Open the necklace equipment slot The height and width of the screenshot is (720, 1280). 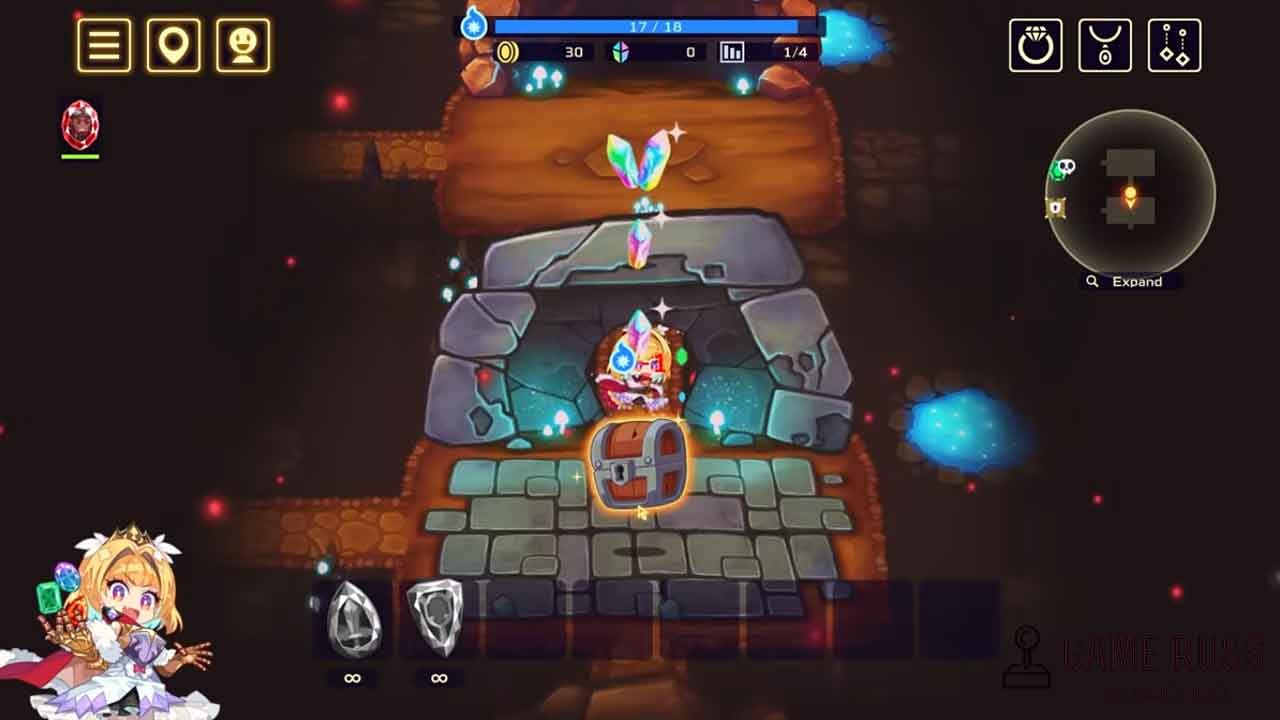tap(1105, 45)
